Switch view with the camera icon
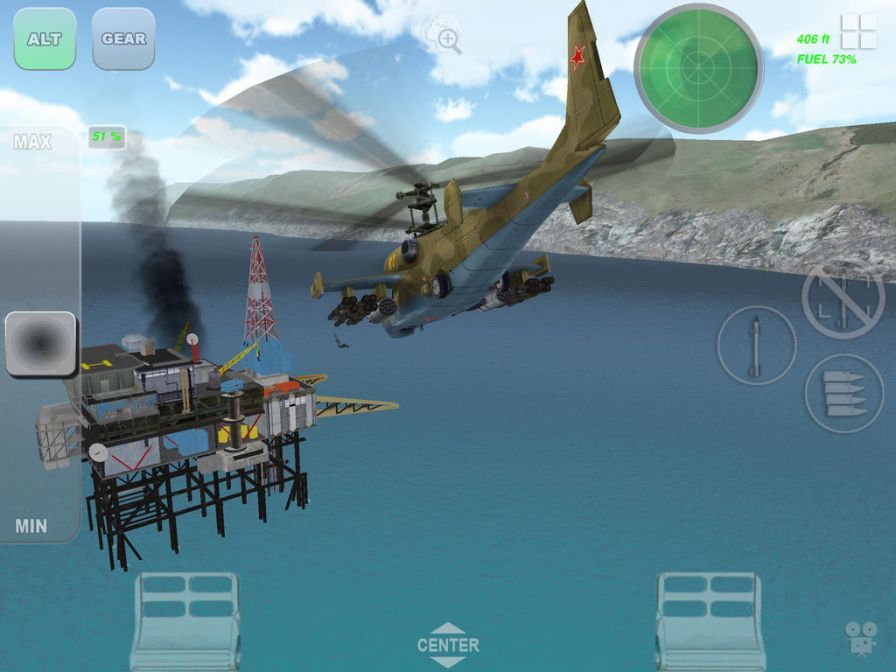The height and width of the screenshot is (672, 896). click(859, 638)
